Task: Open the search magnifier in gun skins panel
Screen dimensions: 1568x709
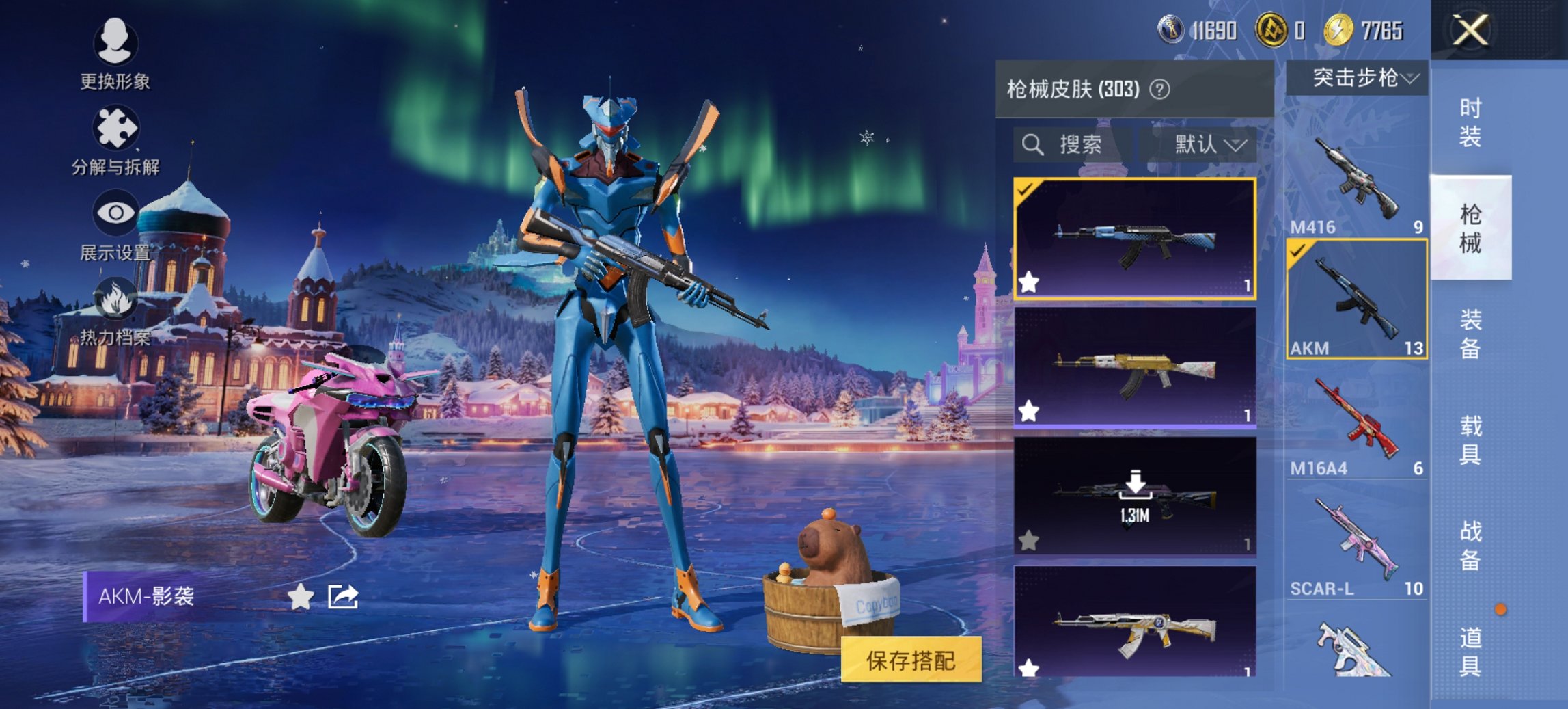Action: point(1032,144)
